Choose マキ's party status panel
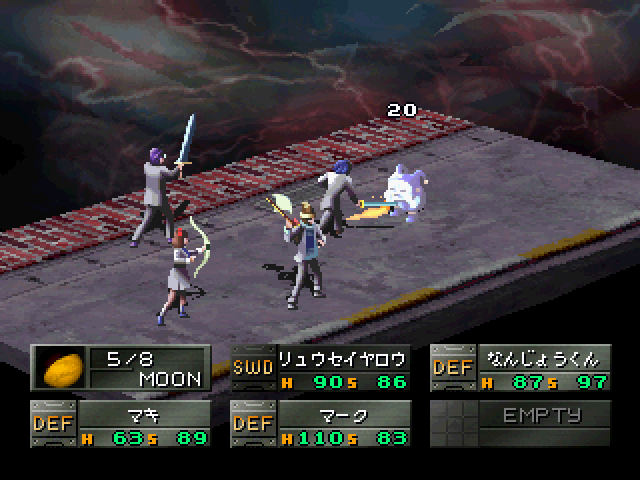The width and height of the screenshot is (640, 480). pyautogui.click(x=121, y=423)
